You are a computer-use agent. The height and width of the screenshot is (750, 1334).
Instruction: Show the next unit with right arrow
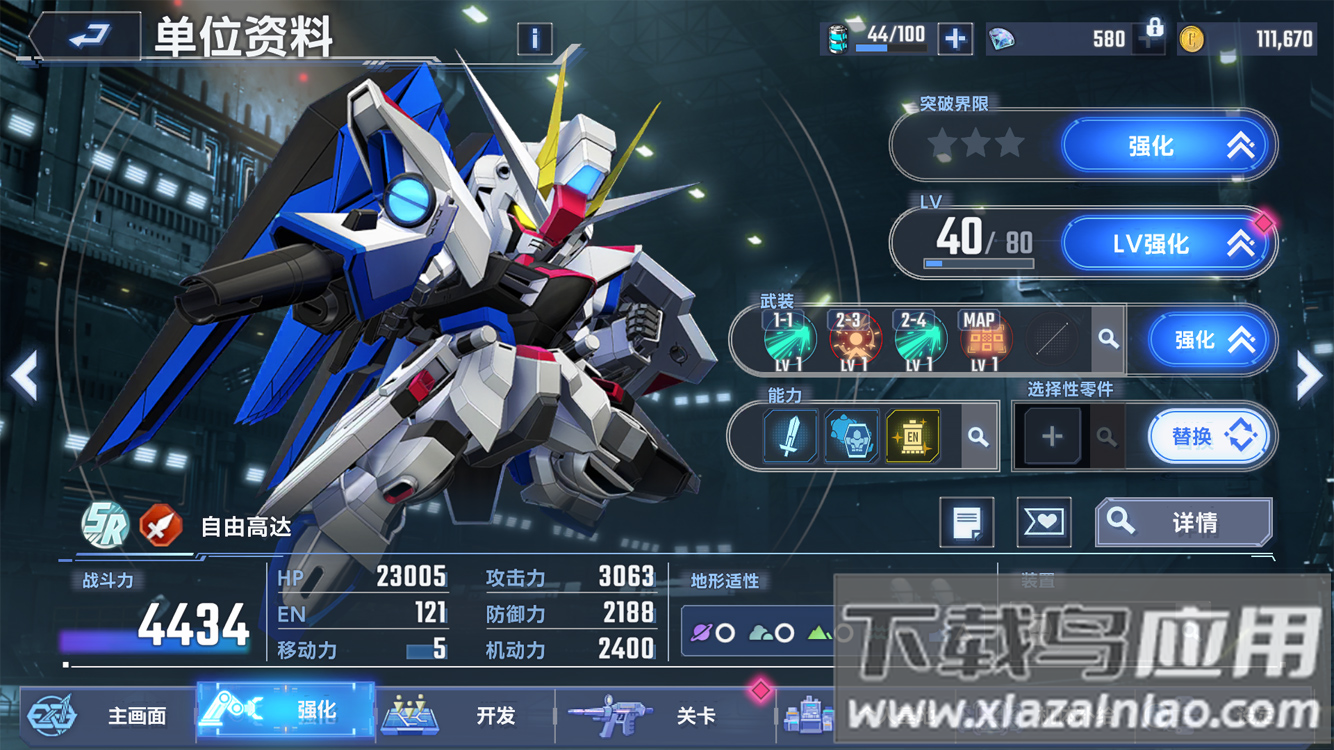point(1309,376)
